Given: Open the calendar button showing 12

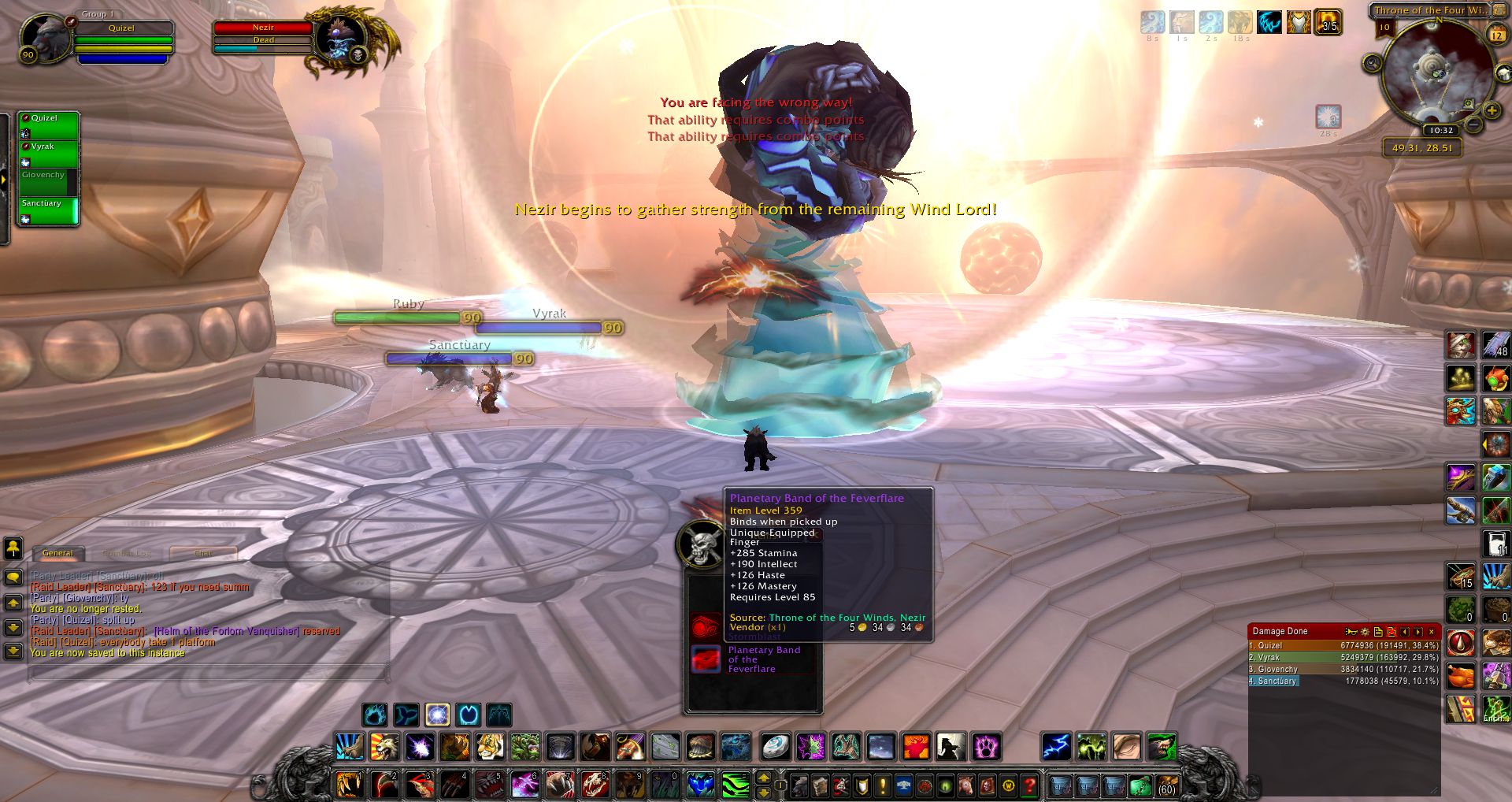Looking at the screenshot, I should (x=1496, y=35).
